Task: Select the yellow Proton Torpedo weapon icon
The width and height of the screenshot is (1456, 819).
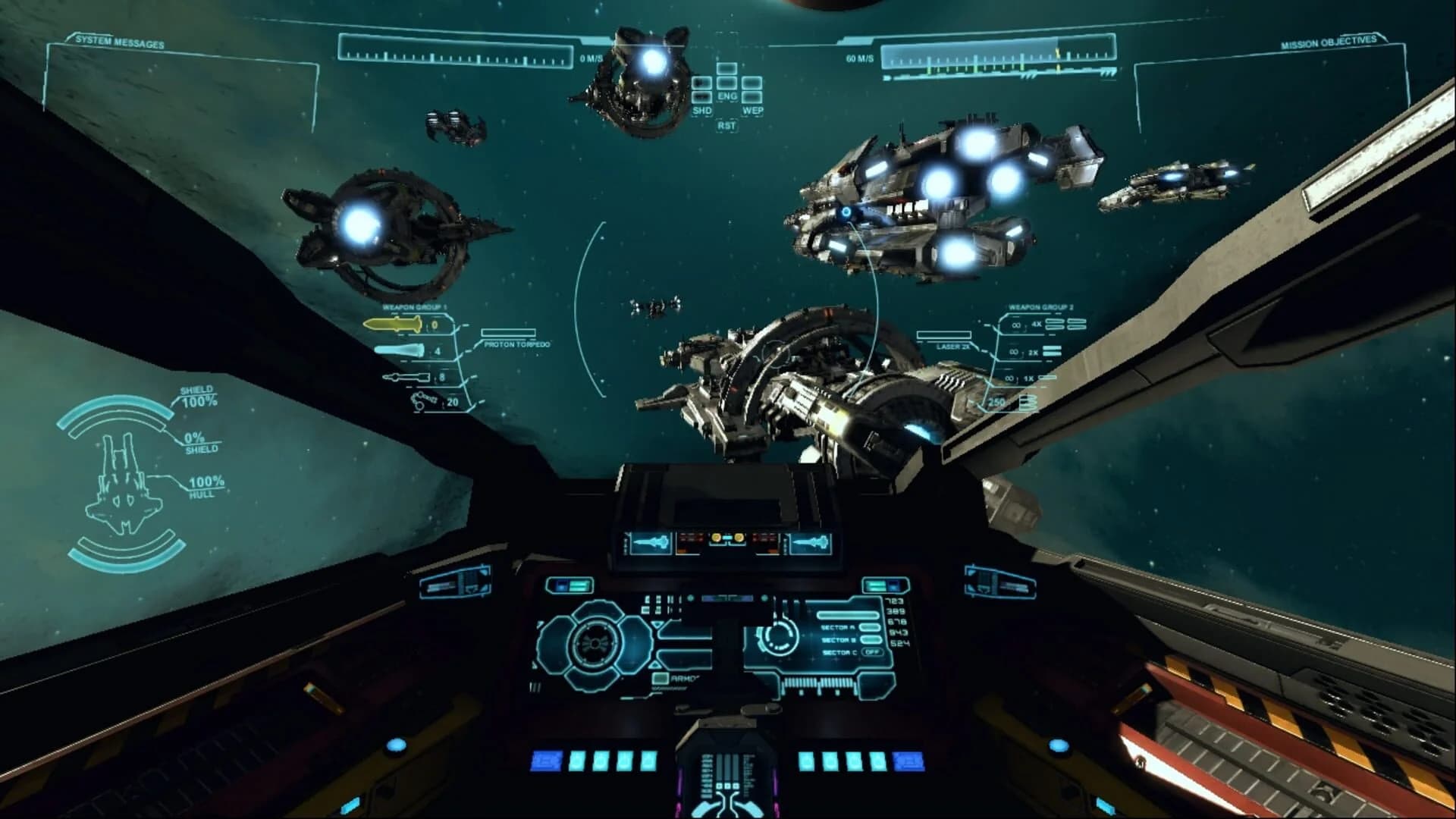Action: (394, 325)
